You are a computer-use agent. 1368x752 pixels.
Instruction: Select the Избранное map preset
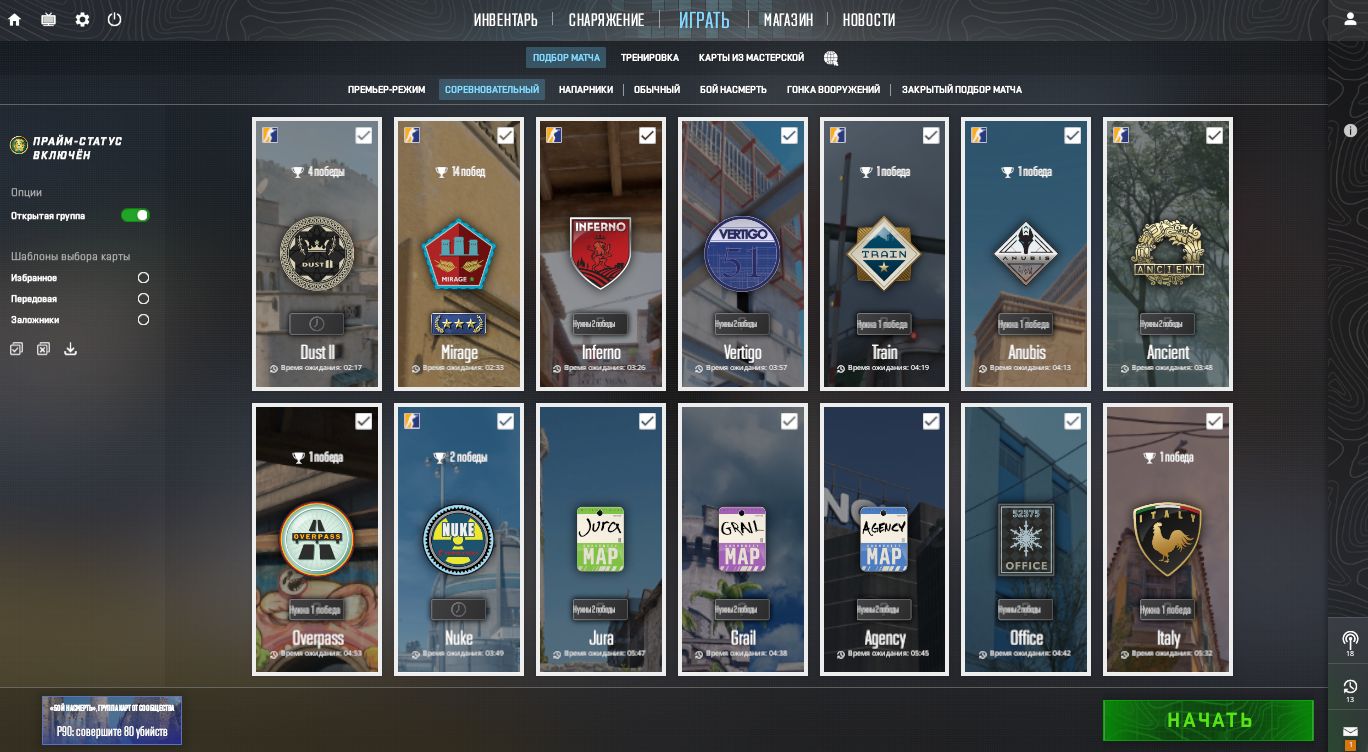(x=143, y=278)
